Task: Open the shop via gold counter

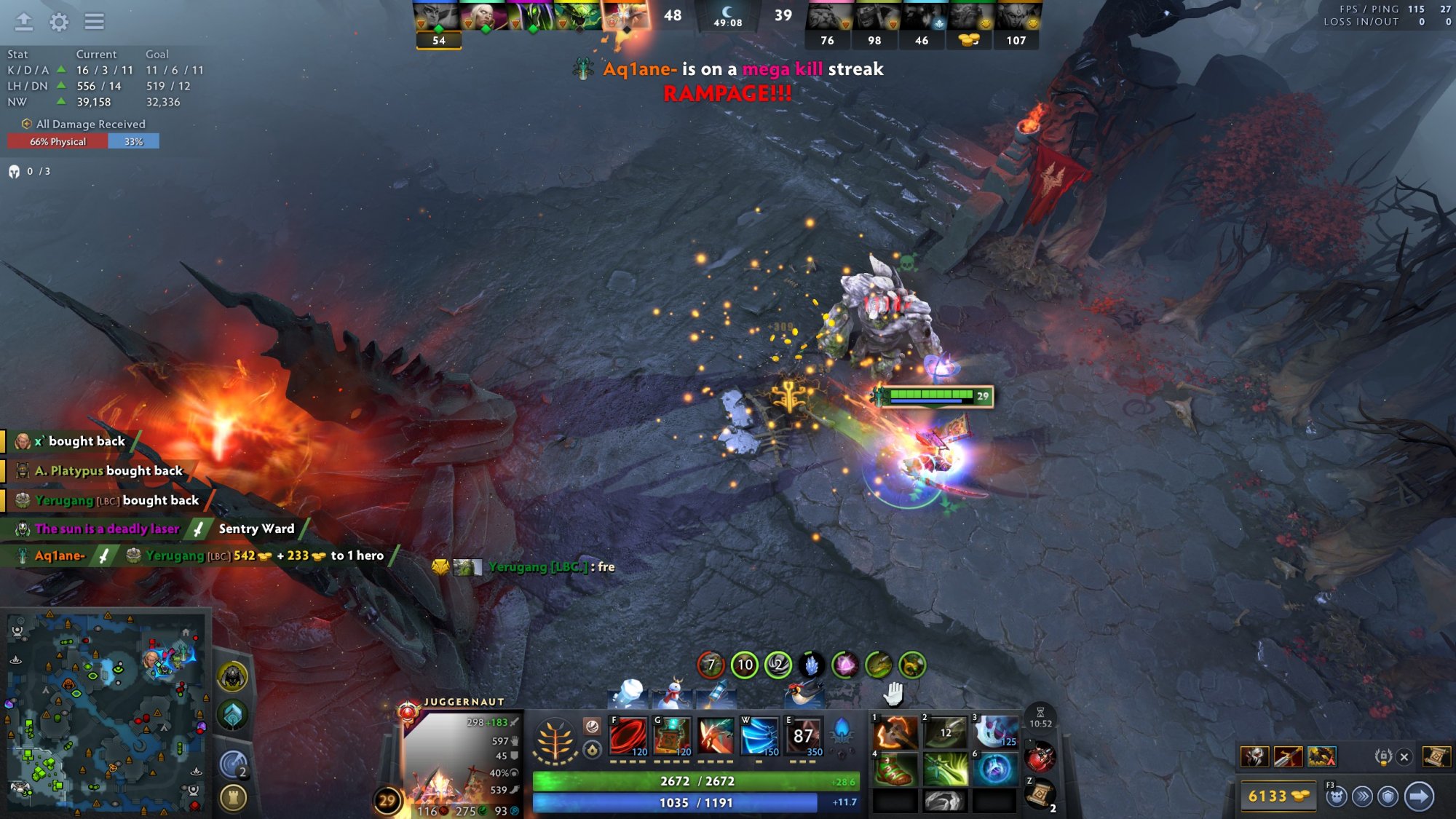Action: click(x=1278, y=796)
